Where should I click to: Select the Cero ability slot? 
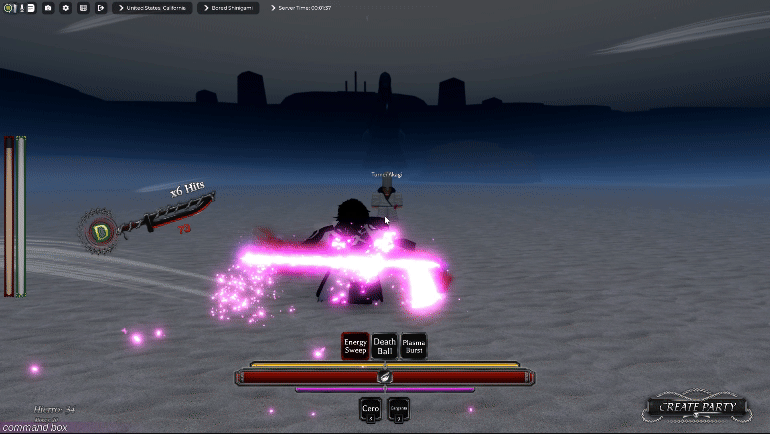(x=370, y=409)
